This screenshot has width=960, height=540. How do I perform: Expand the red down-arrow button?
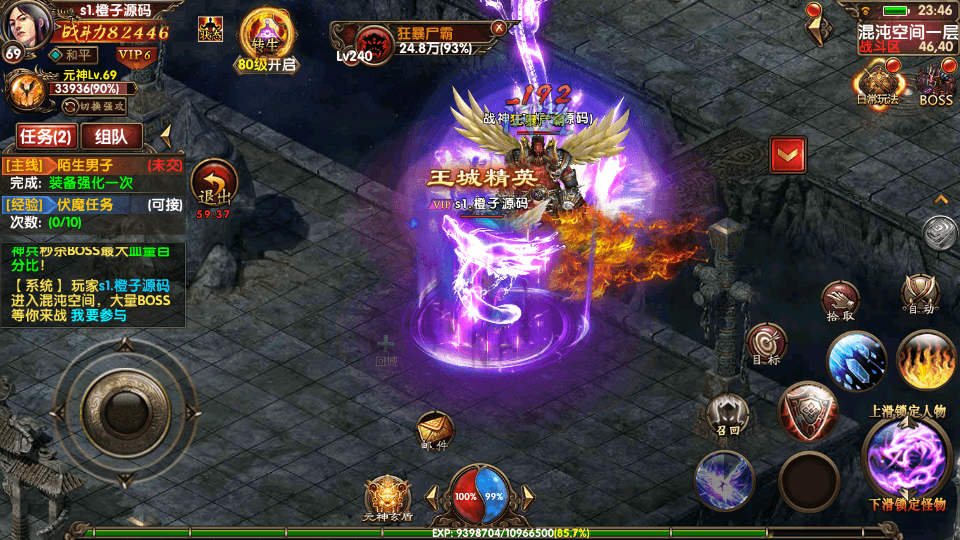[x=788, y=155]
